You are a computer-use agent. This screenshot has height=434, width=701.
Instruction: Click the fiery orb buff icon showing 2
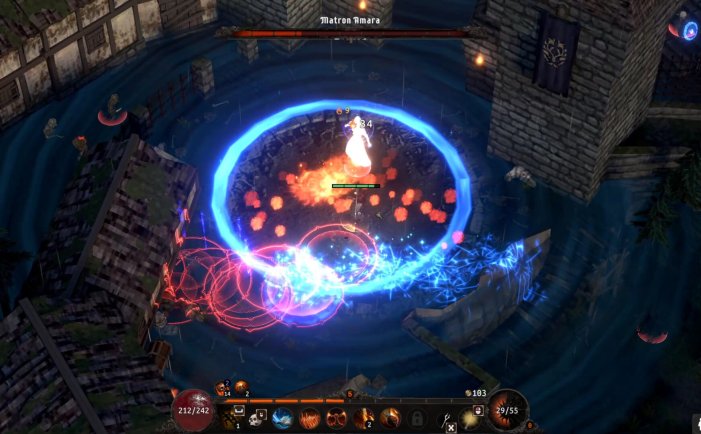(x=242, y=386)
